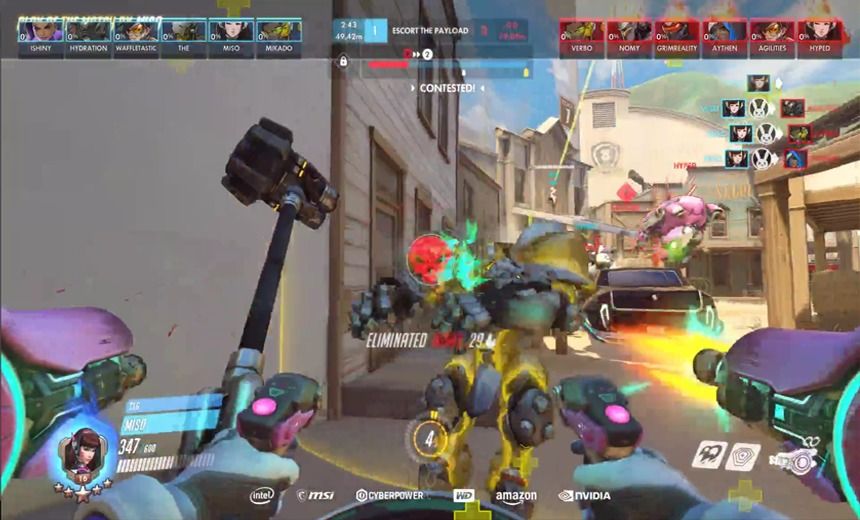Image resolution: width=860 pixels, height=520 pixels.
Task: Click the Amazon sponsor logo
Action: (516, 496)
